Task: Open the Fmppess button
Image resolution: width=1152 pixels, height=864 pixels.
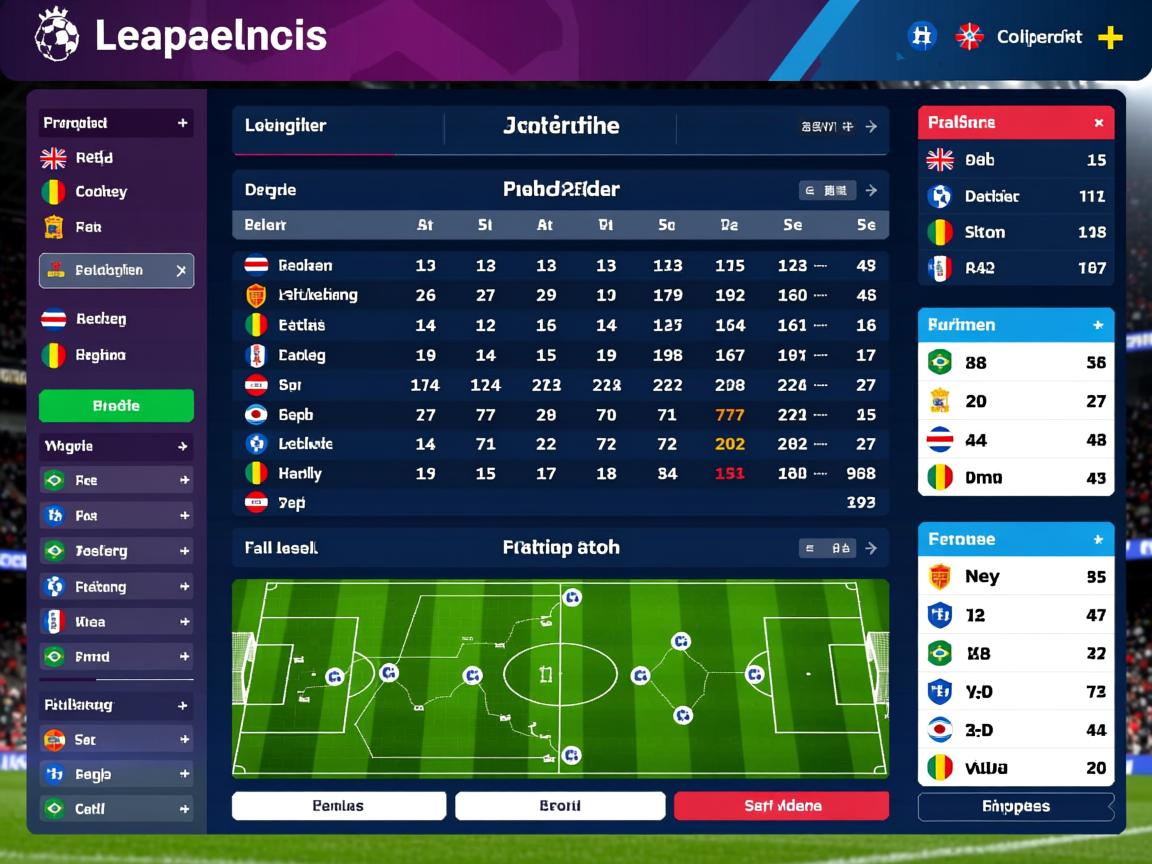Action: (1015, 807)
